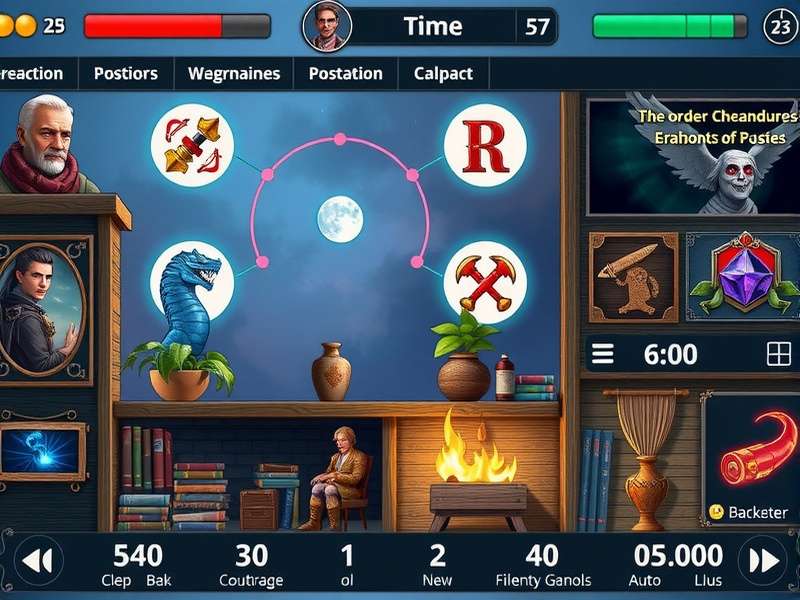This screenshot has width=800, height=600.
Task: Open the hamburger menu beside 6:00
Action: pos(603,354)
